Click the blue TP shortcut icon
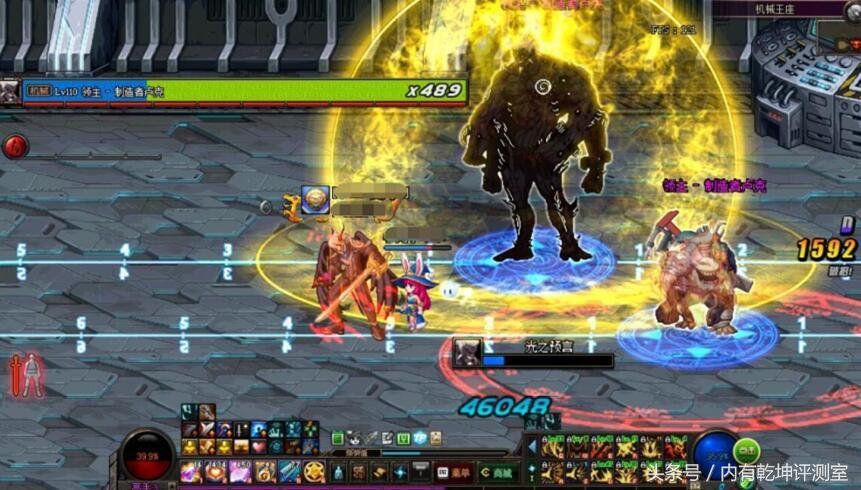Screen dimensions: 861x490 click(420, 438)
